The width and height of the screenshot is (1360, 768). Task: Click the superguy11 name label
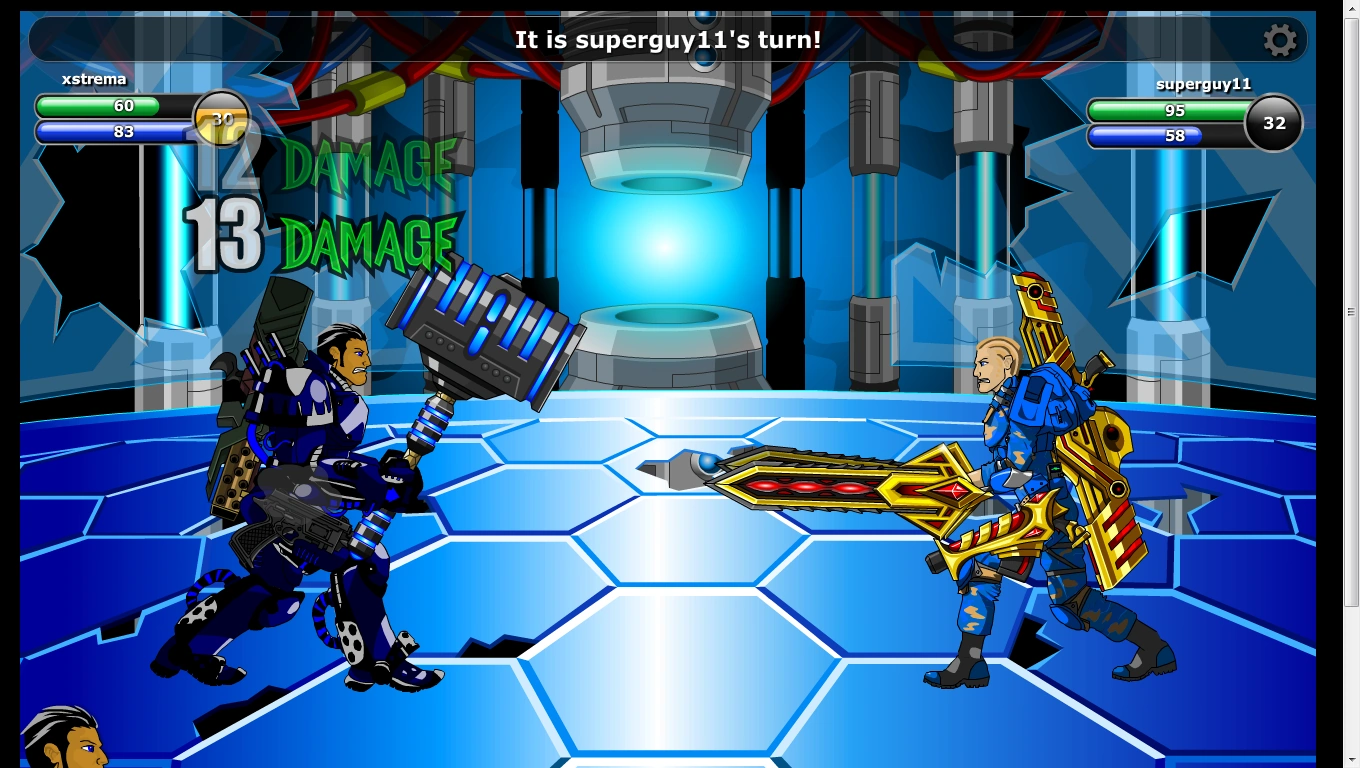click(x=1203, y=84)
